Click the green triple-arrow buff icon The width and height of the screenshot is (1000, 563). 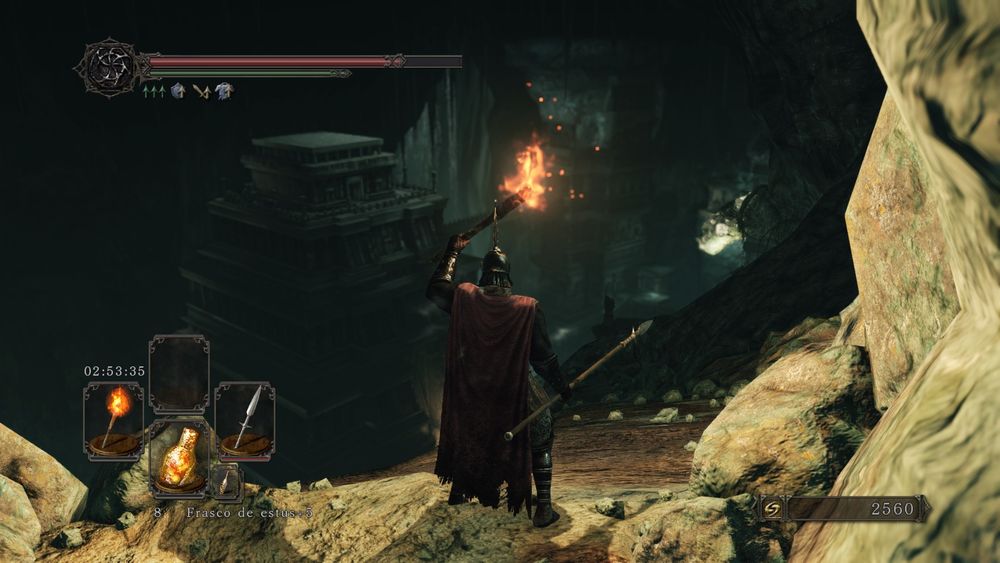click(x=154, y=91)
